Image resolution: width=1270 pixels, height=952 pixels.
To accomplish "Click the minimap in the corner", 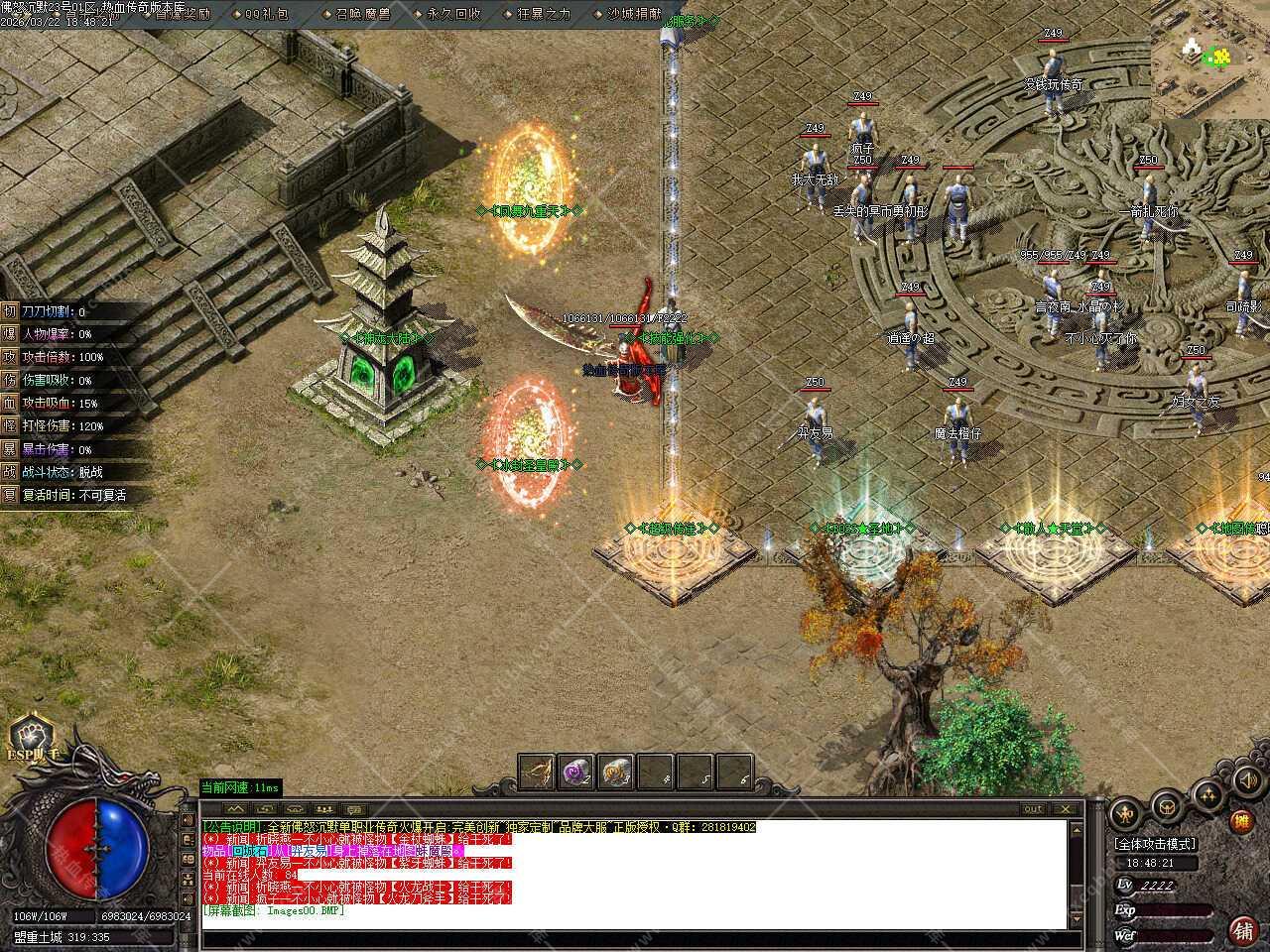I will pyautogui.click(x=1210, y=59).
